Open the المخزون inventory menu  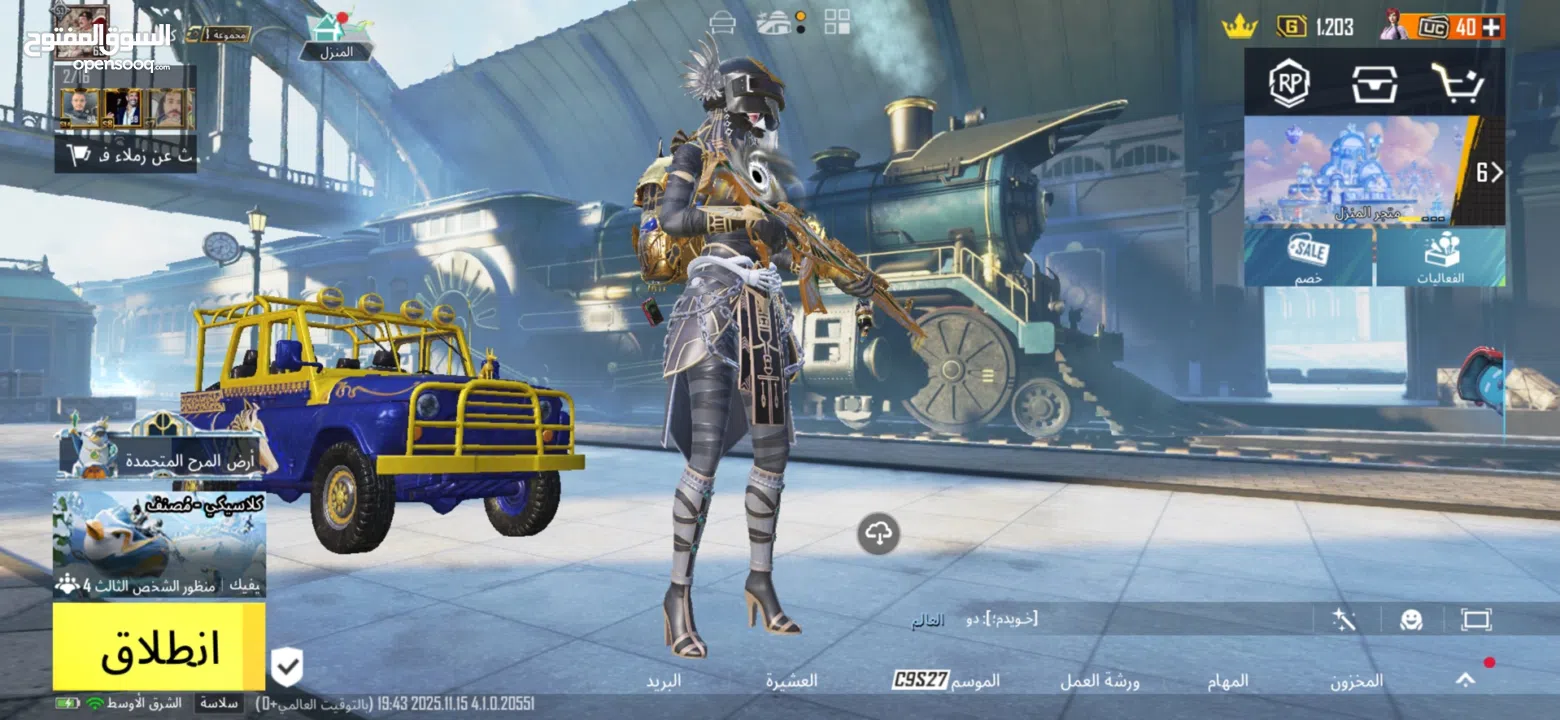pyautogui.click(x=1356, y=681)
